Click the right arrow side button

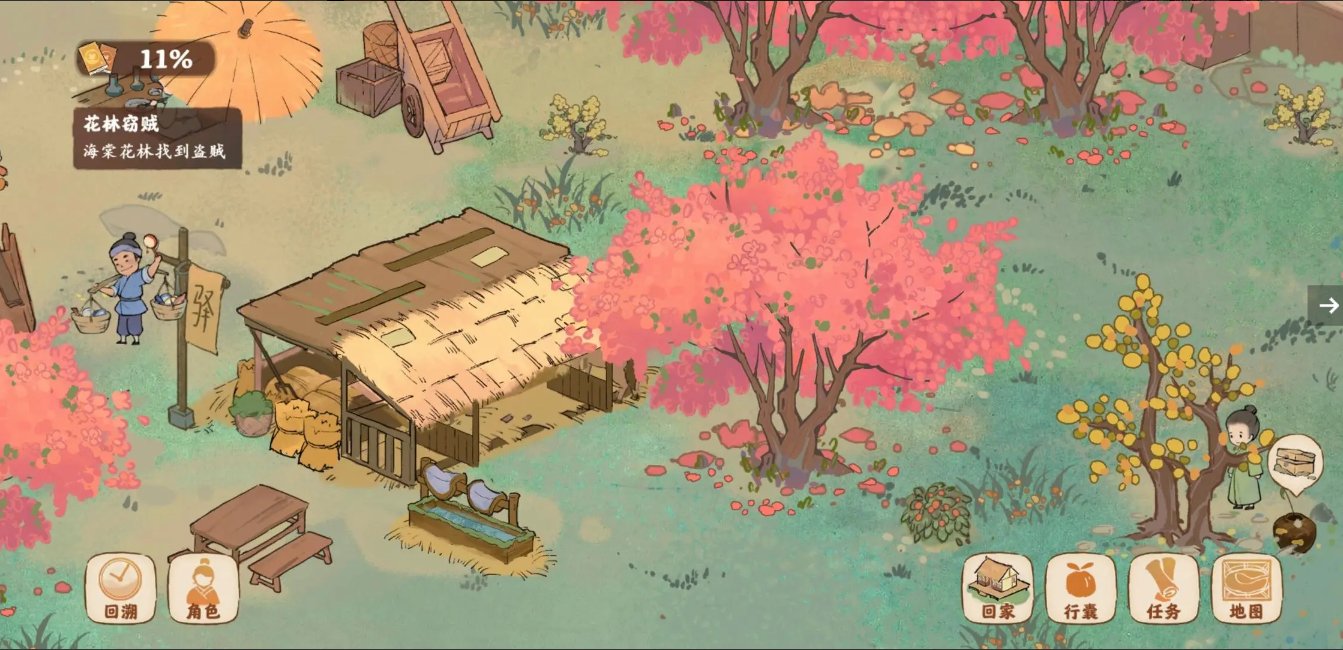(x=1327, y=305)
